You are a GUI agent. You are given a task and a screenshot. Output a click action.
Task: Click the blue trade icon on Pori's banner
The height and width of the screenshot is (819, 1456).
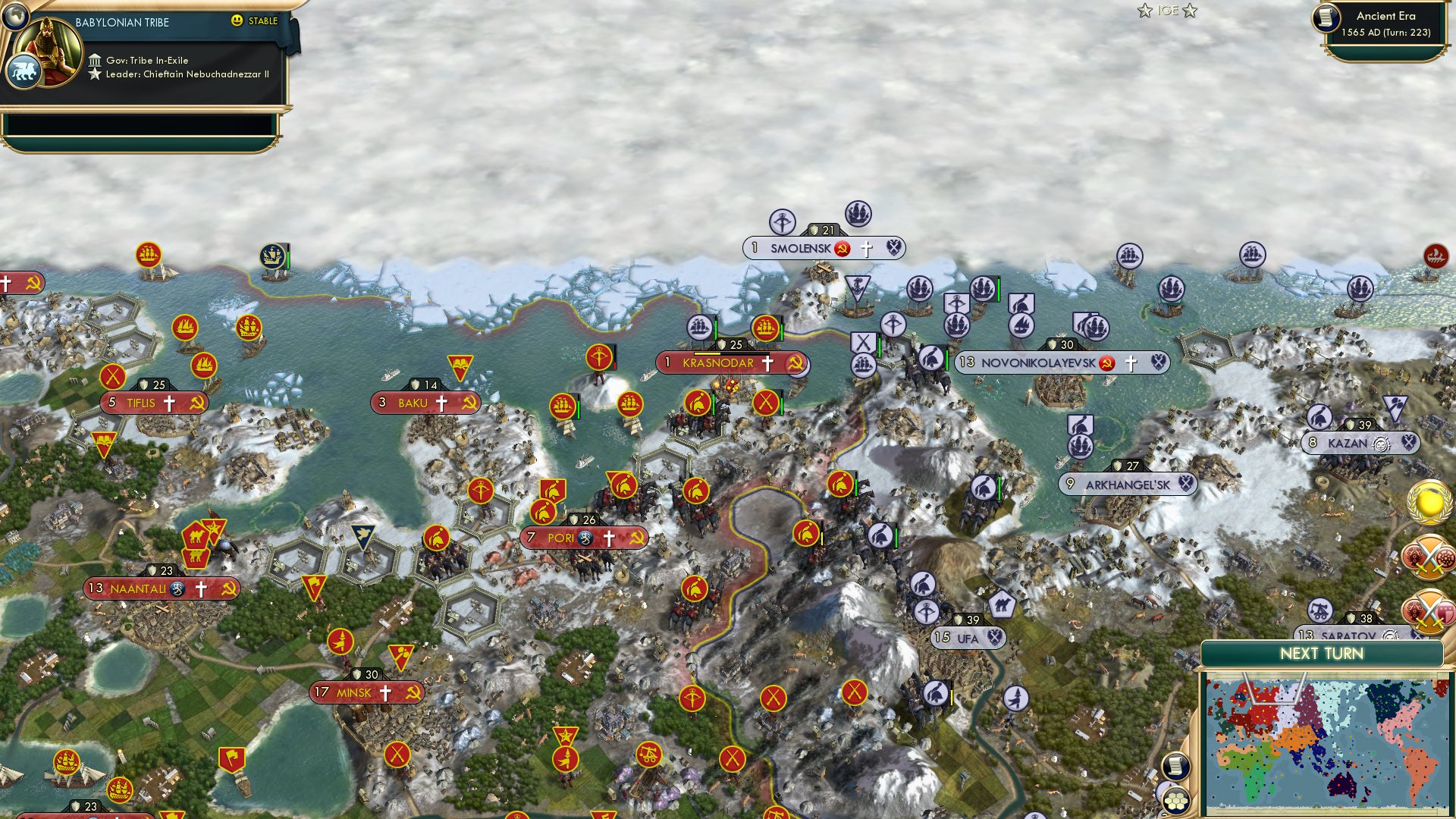click(x=584, y=538)
